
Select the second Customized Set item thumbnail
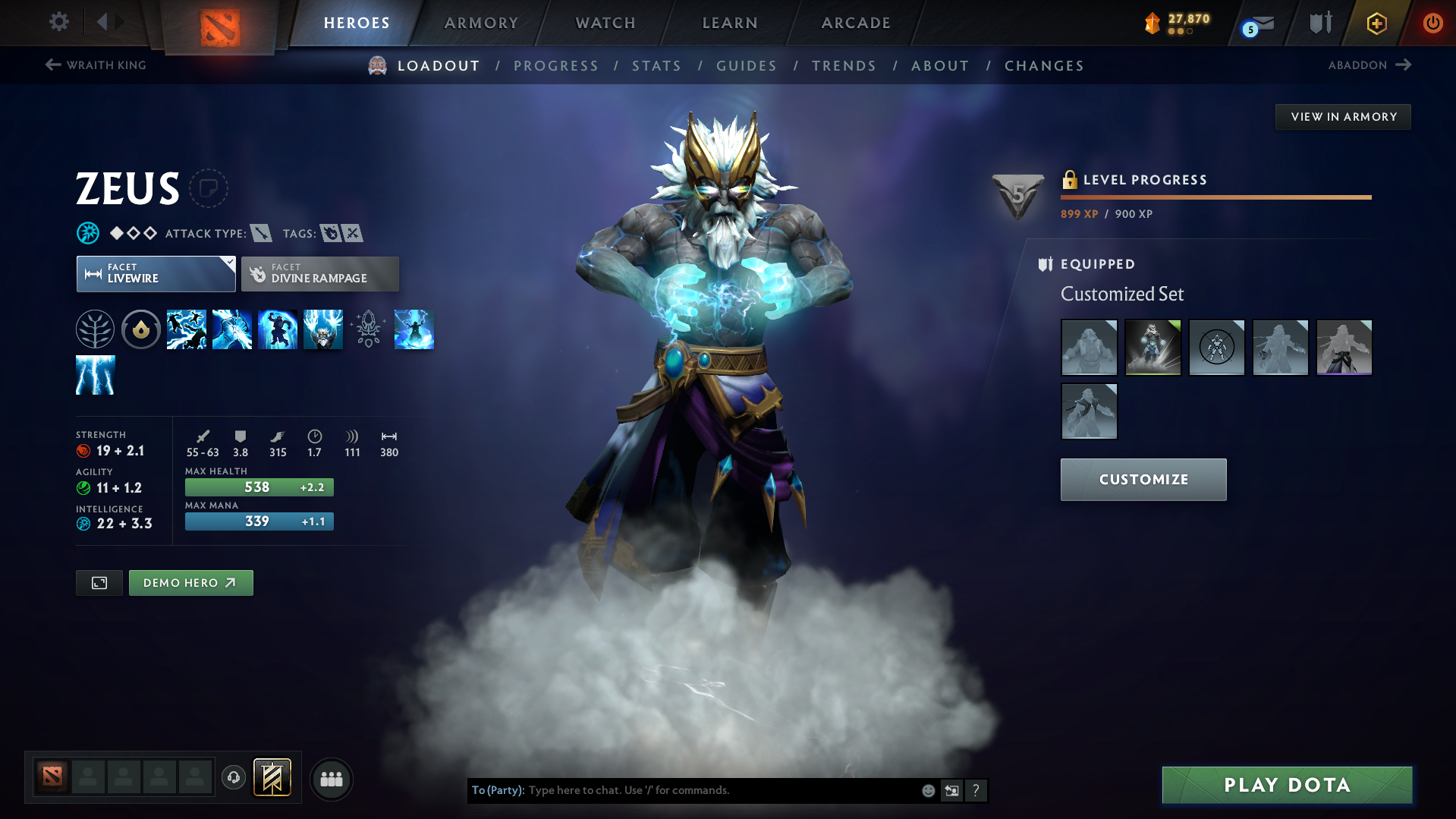[x=1153, y=347]
